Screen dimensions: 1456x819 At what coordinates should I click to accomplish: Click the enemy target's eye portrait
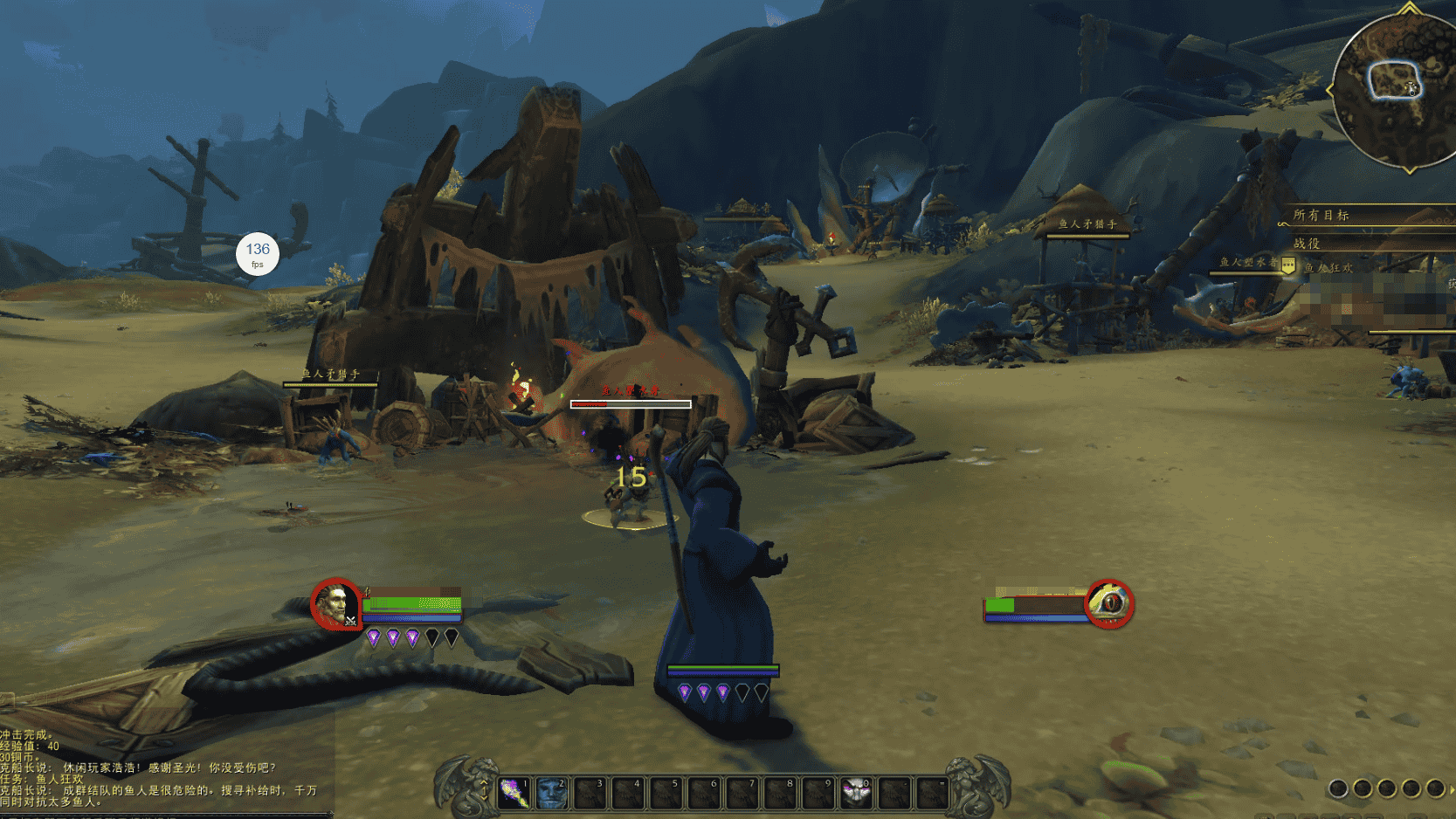(1109, 603)
